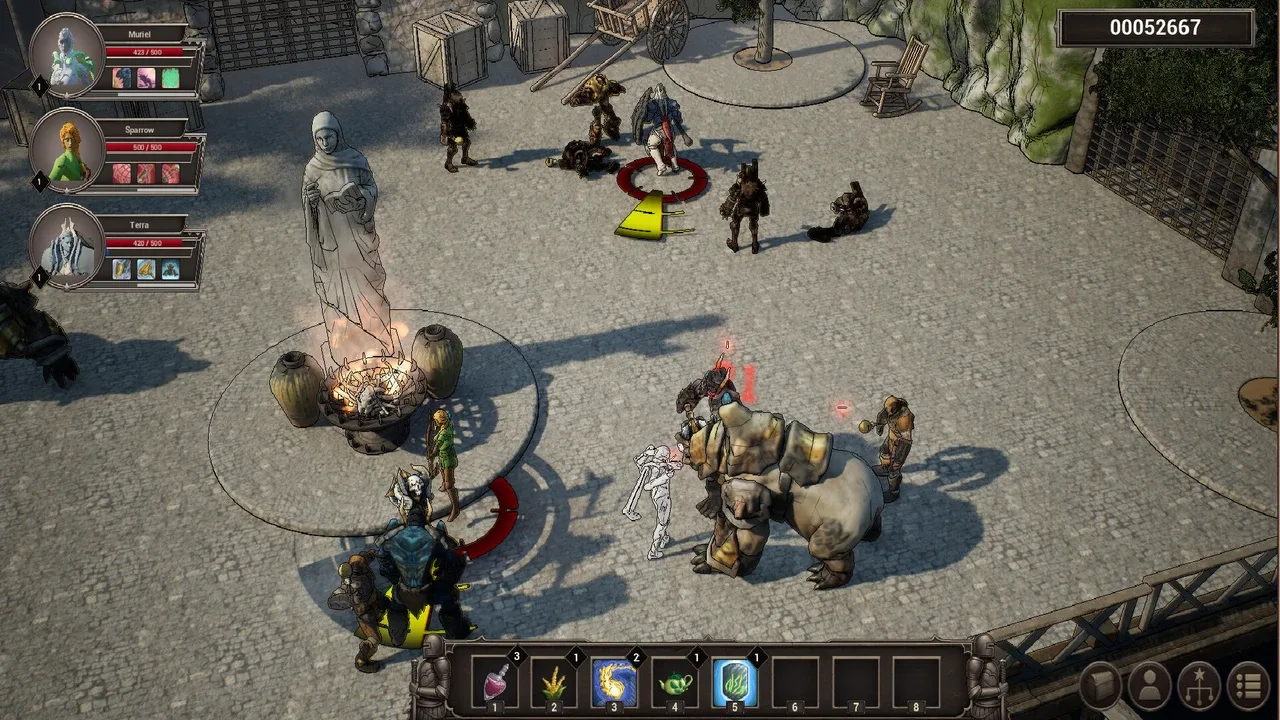
Task: Open the character sheet button
Action: tap(1150, 686)
